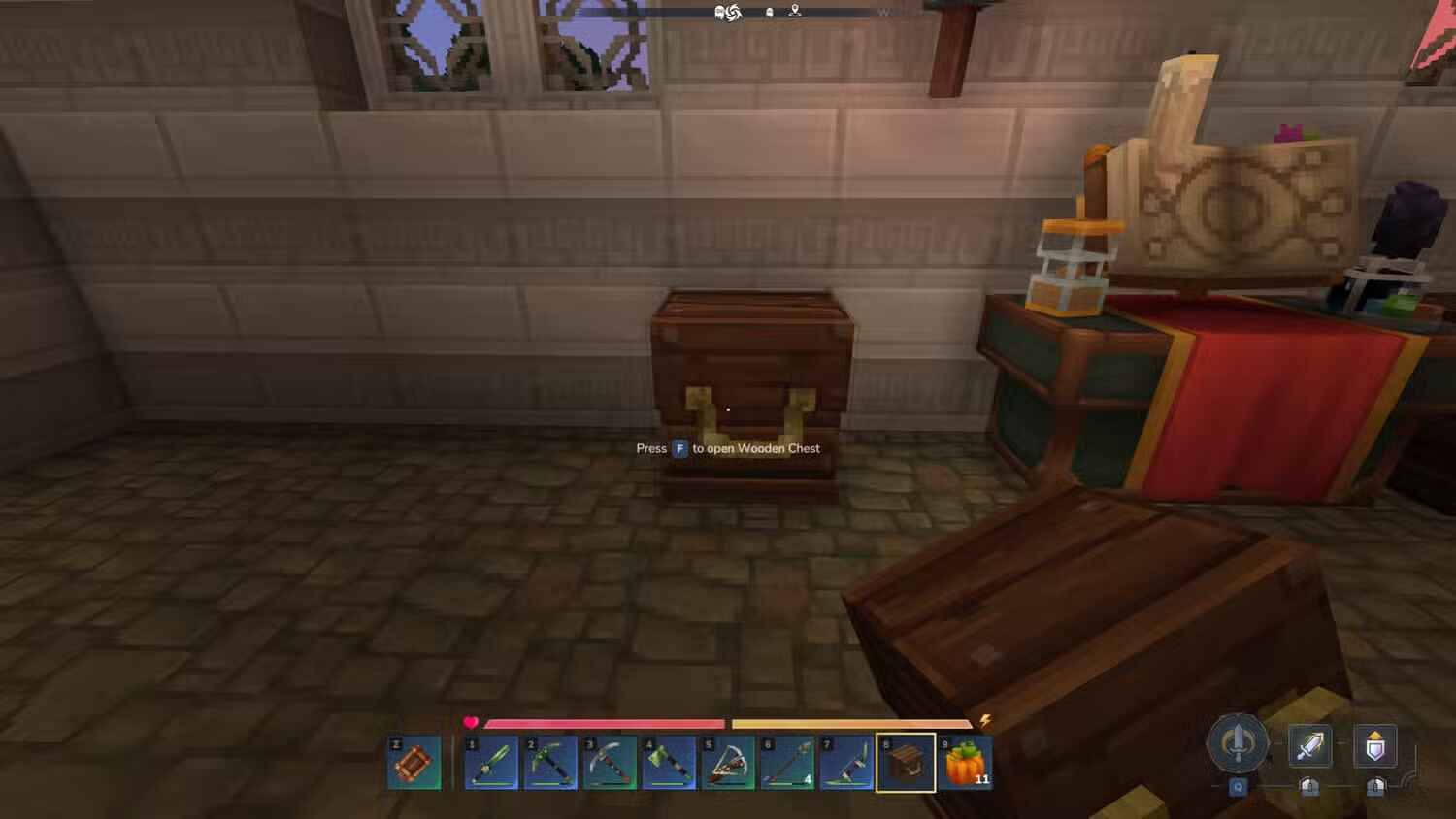
Task: Toggle the Q quick-action badge under the emblem
Action: pos(1238,787)
